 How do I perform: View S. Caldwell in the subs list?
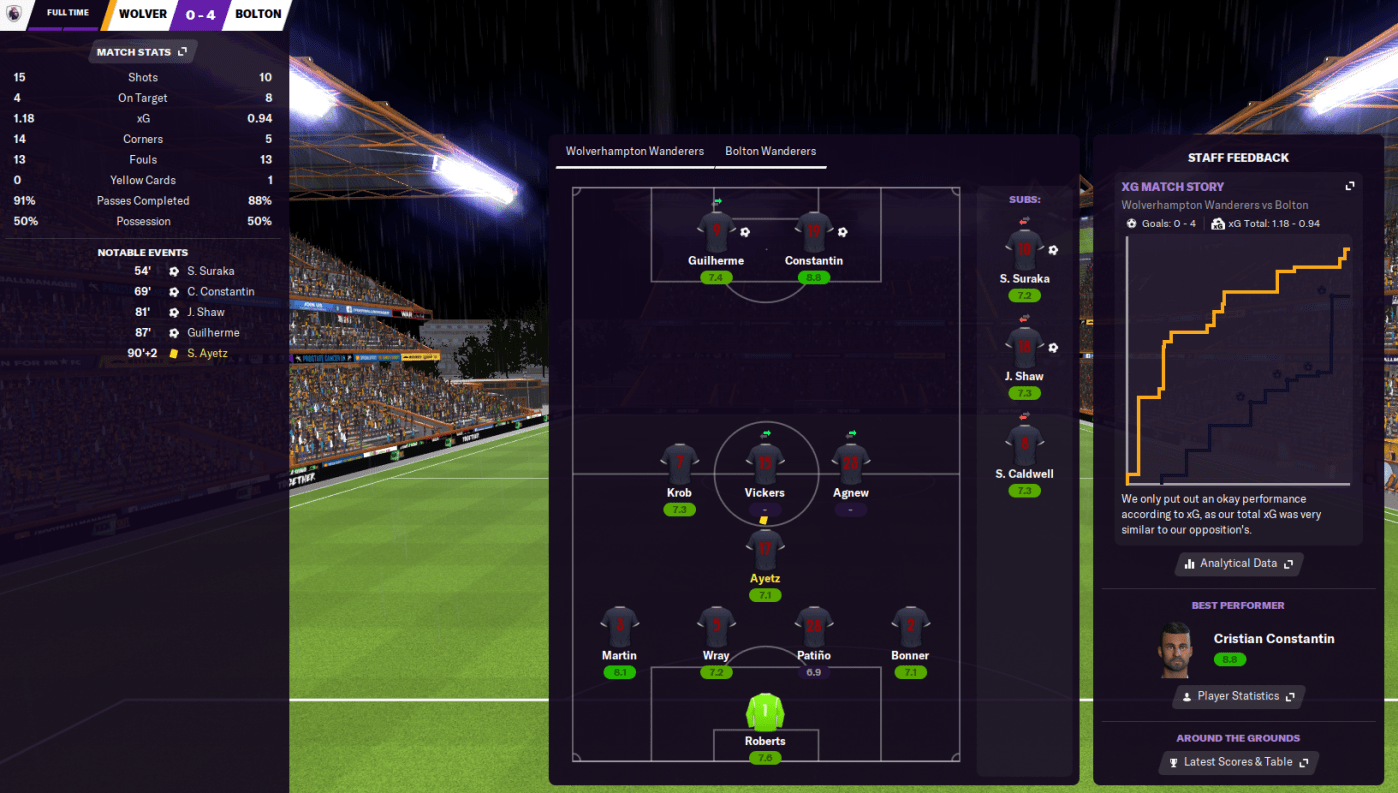coord(1024,445)
